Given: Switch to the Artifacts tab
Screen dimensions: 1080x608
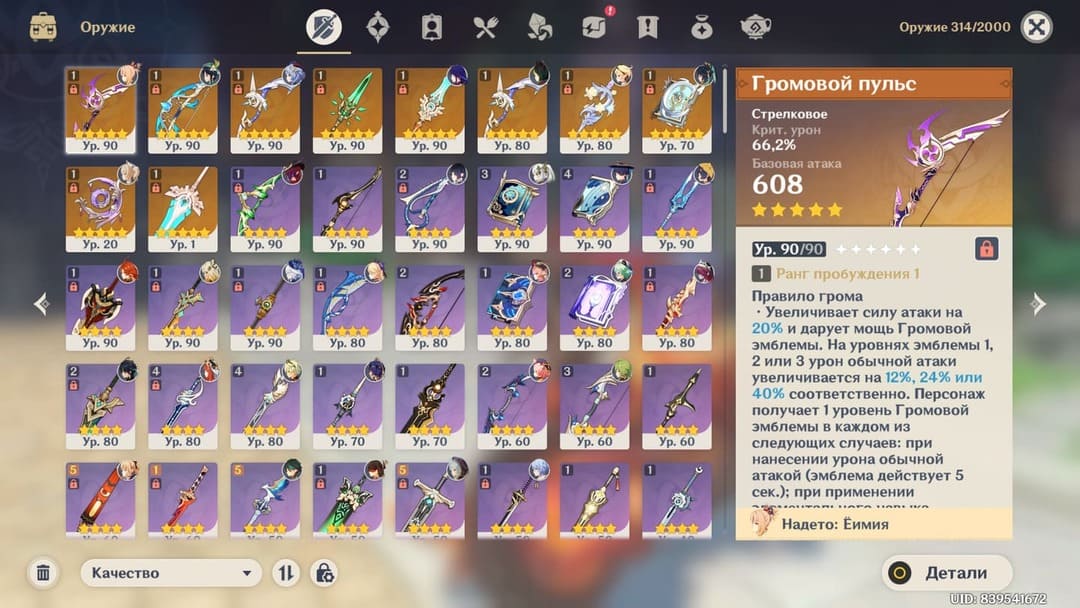Looking at the screenshot, I should coord(378,27).
